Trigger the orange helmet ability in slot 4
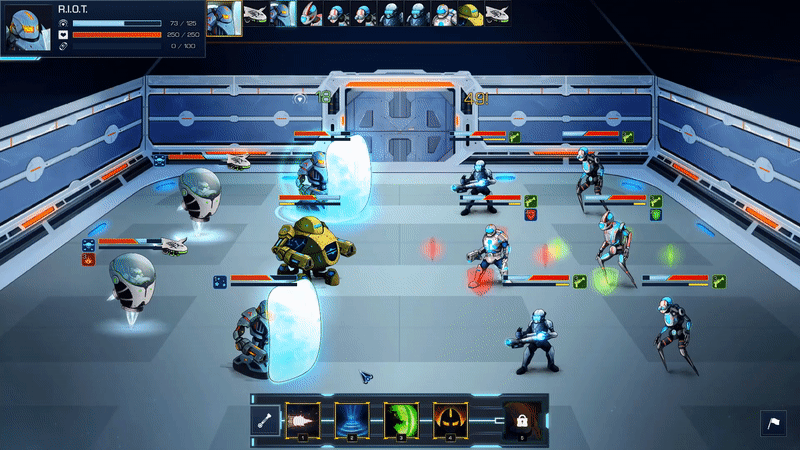Viewport: 800px width, 450px height. tap(449, 421)
